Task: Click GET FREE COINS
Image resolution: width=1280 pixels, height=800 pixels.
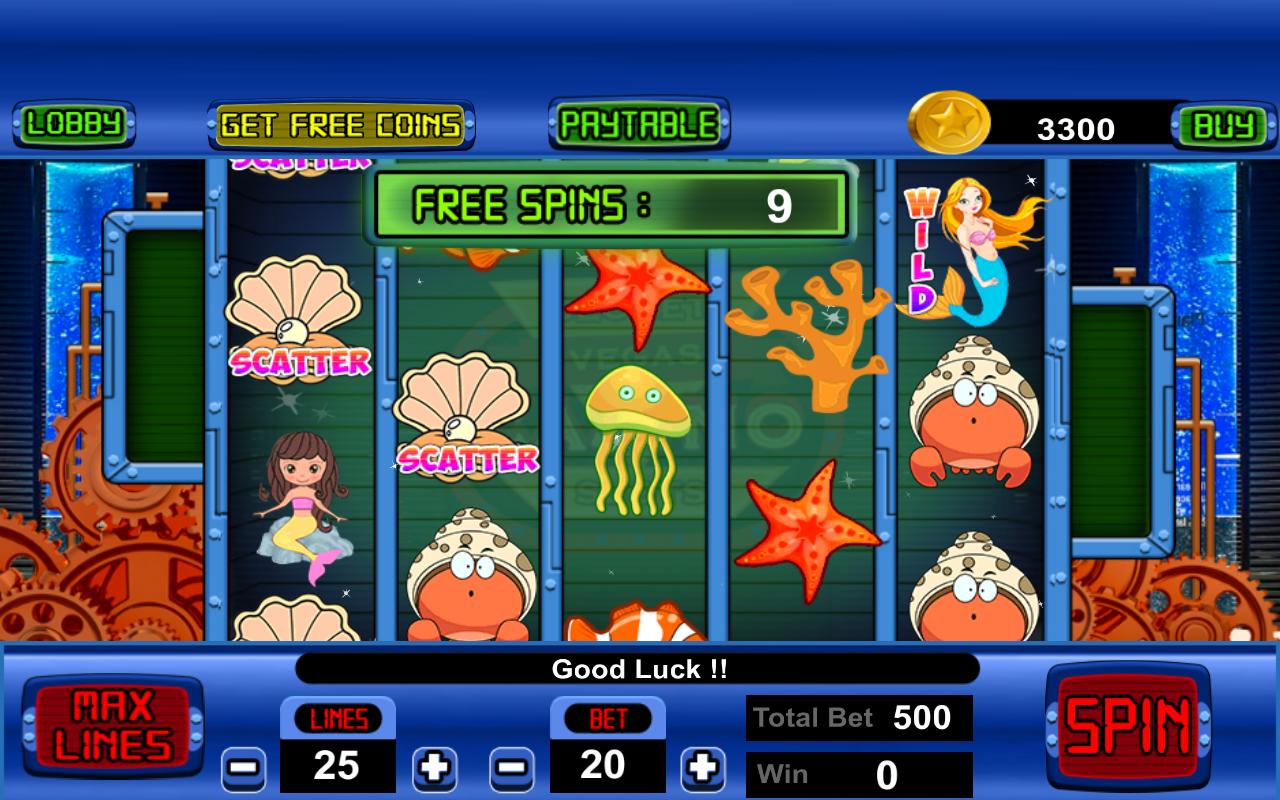Action: 340,125
